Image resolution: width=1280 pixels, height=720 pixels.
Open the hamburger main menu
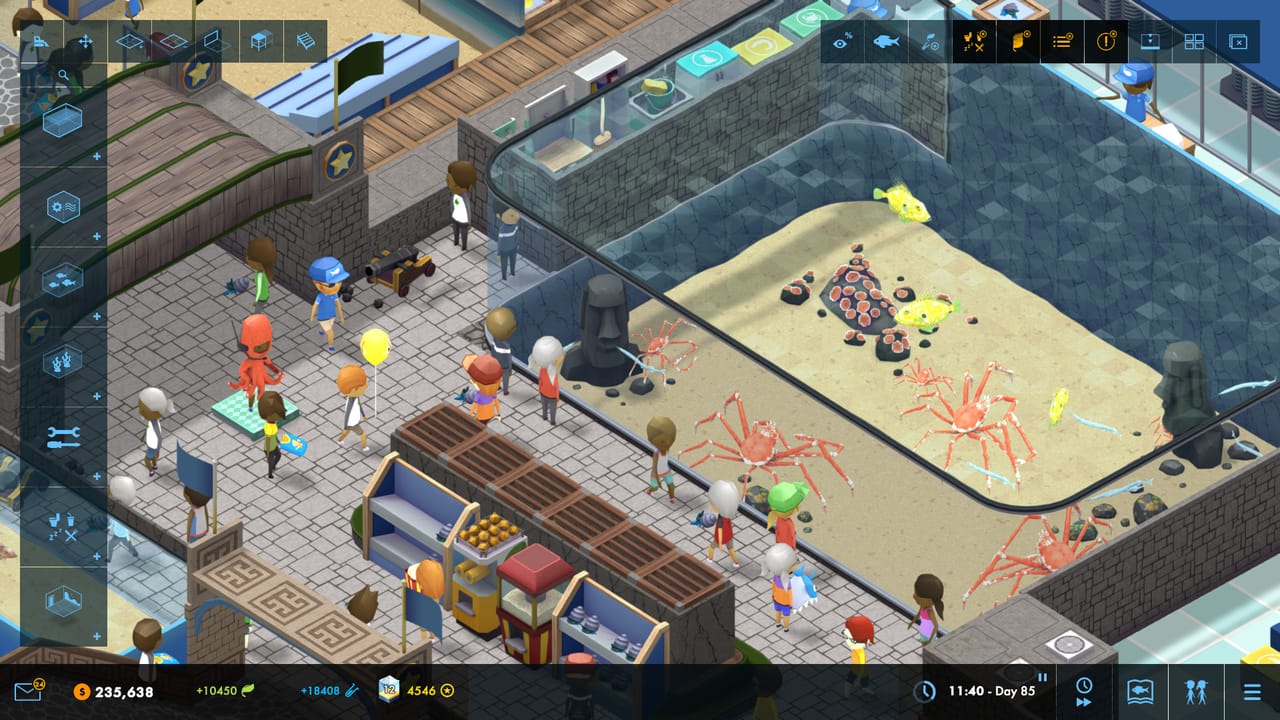pos(1252,690)
